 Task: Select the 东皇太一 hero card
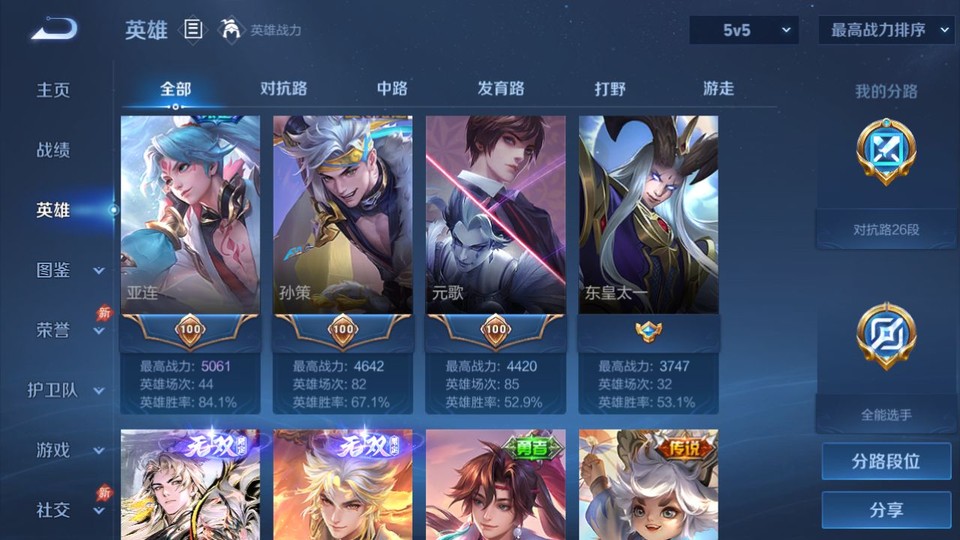648,215
